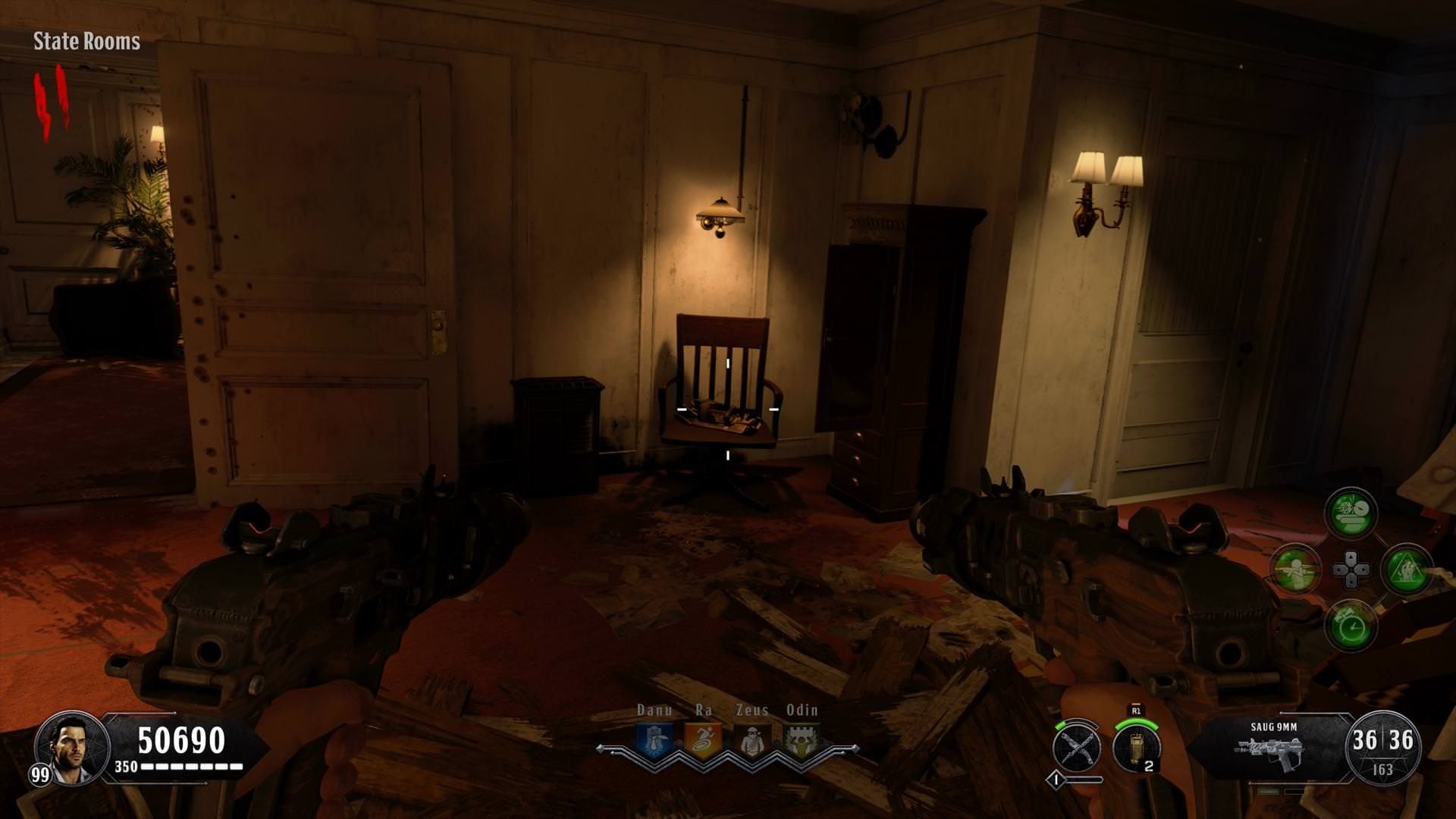Activate the top elixir with dice icon
This screenshot has height=819, width=1456.
pyautogui.click(x=1351, y=513)
